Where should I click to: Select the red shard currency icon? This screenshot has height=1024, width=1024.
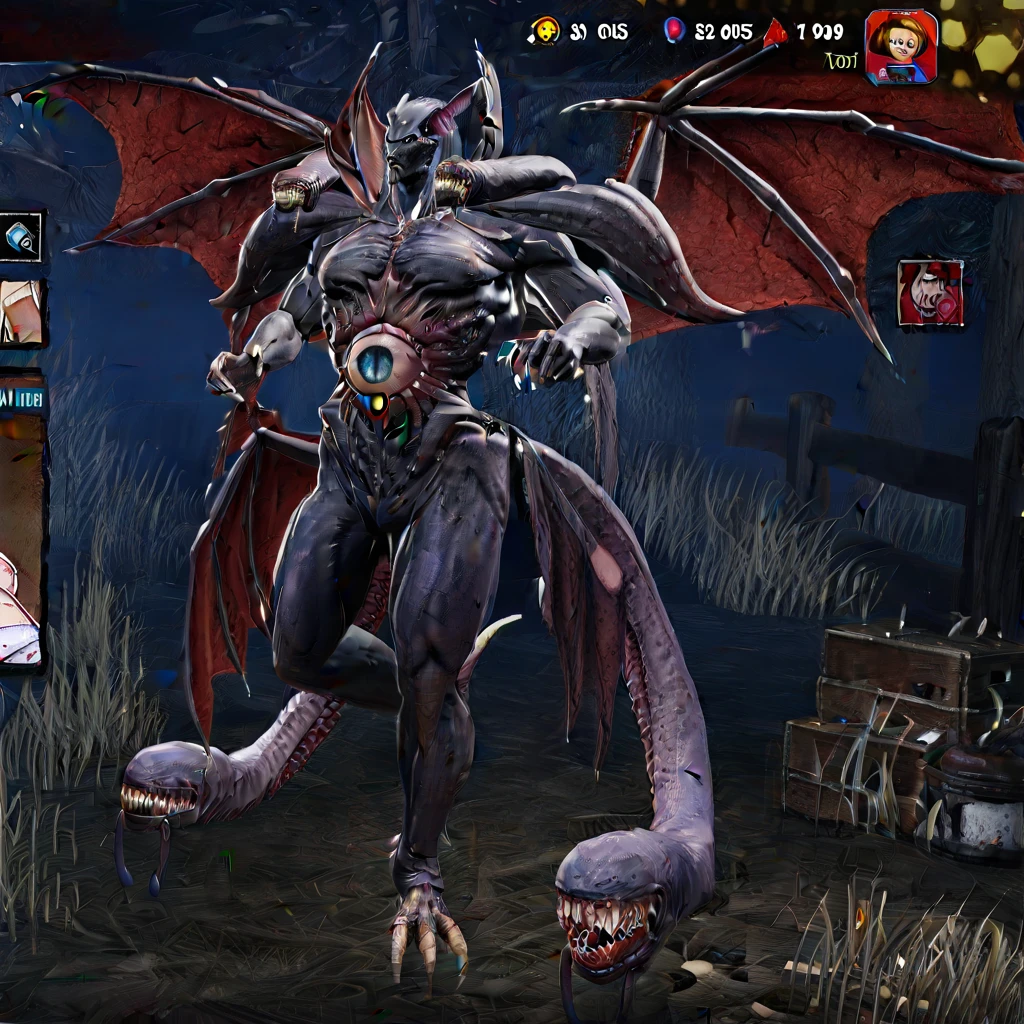coord(776,32)
